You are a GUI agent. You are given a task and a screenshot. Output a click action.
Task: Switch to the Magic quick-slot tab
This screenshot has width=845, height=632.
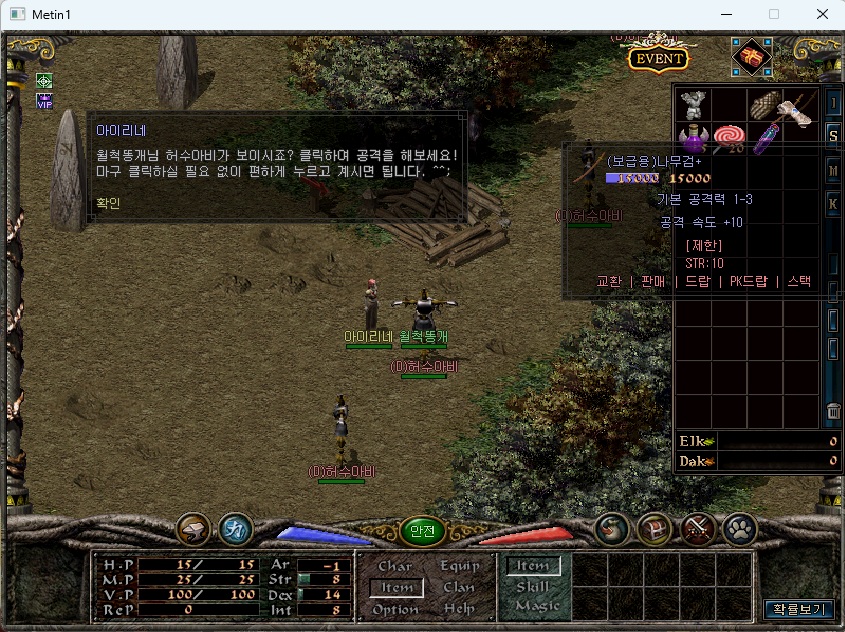click(537, 606)
